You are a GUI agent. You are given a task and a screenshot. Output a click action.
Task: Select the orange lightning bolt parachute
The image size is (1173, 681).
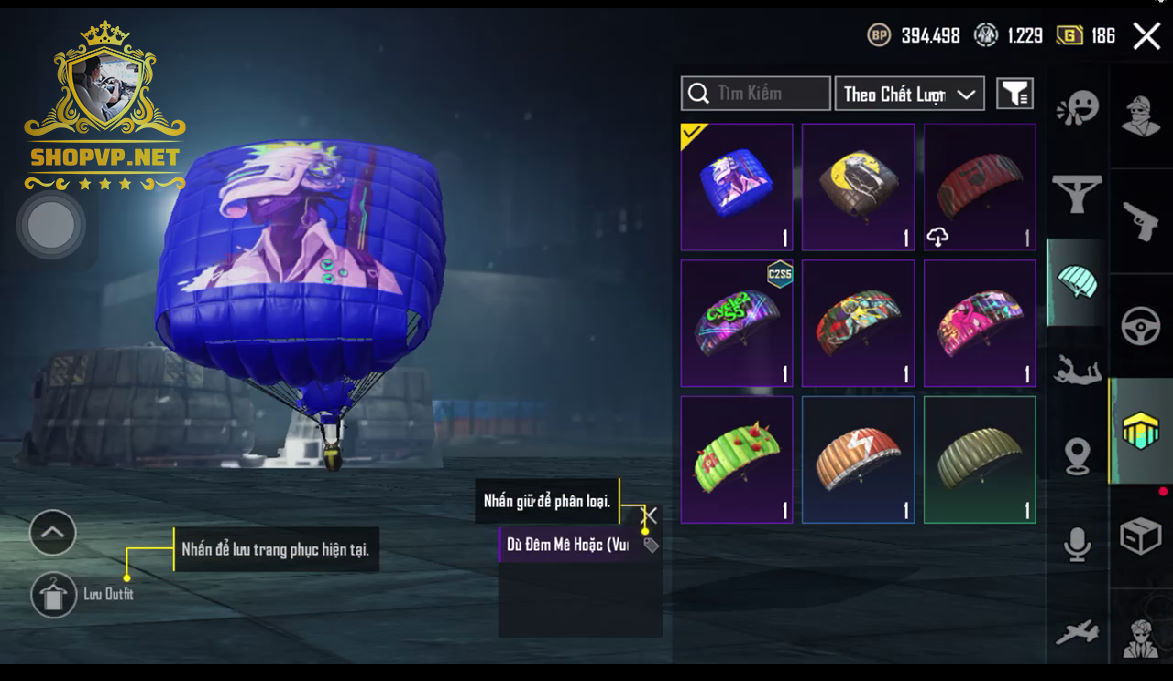point(858,459)
